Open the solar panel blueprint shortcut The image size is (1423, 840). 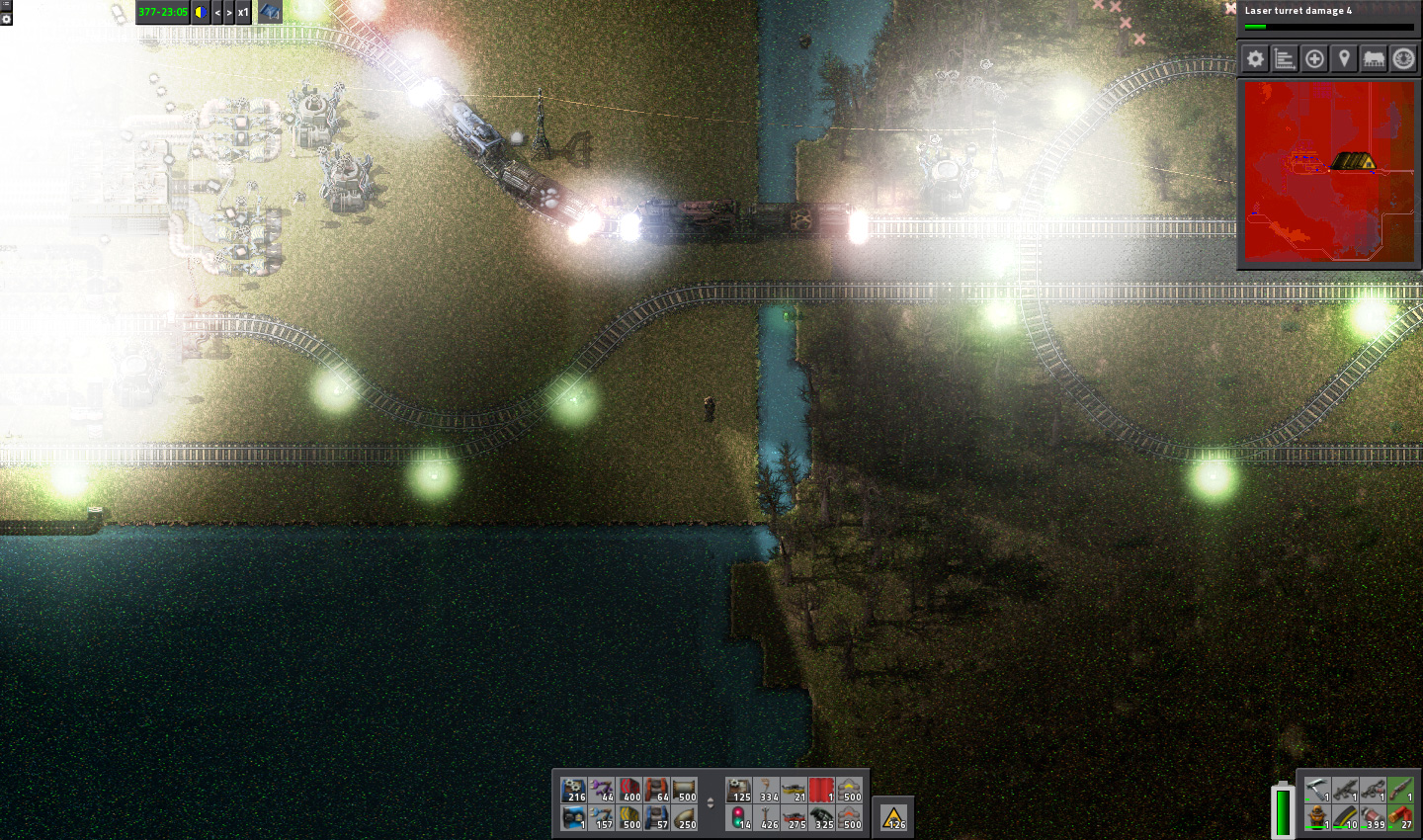tap(270, 13)
